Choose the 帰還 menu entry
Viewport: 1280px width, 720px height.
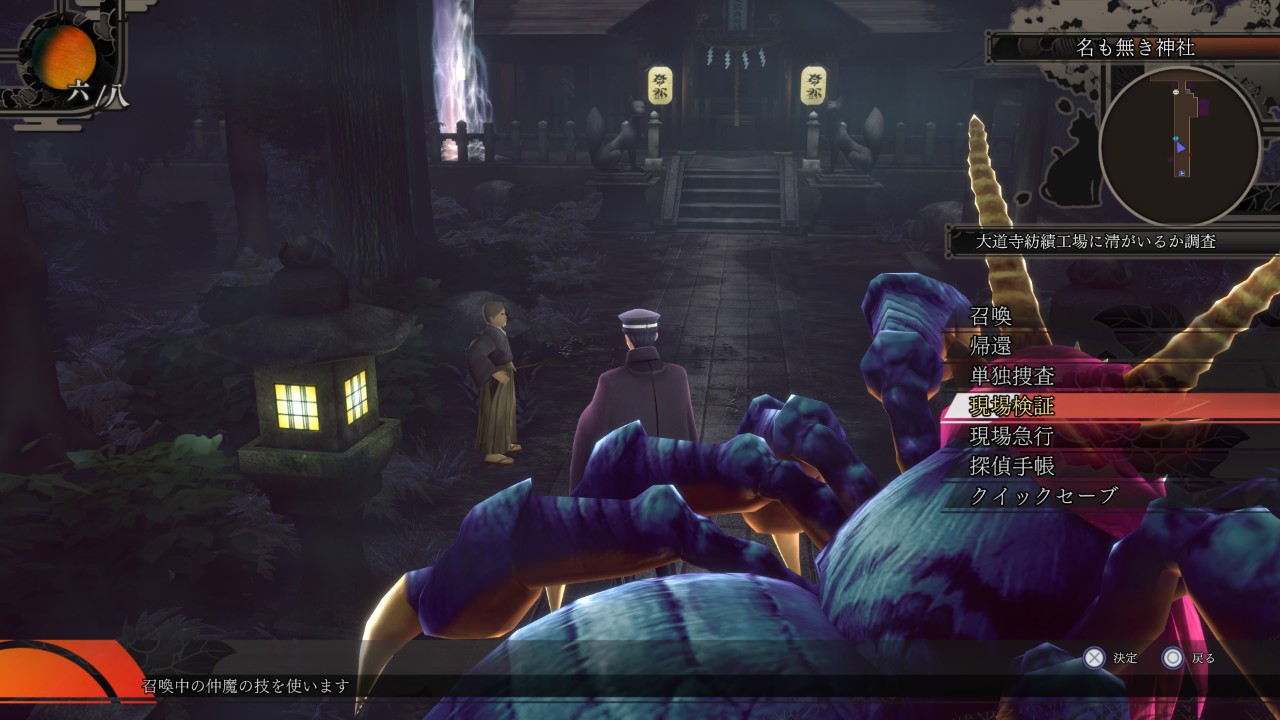992,346
